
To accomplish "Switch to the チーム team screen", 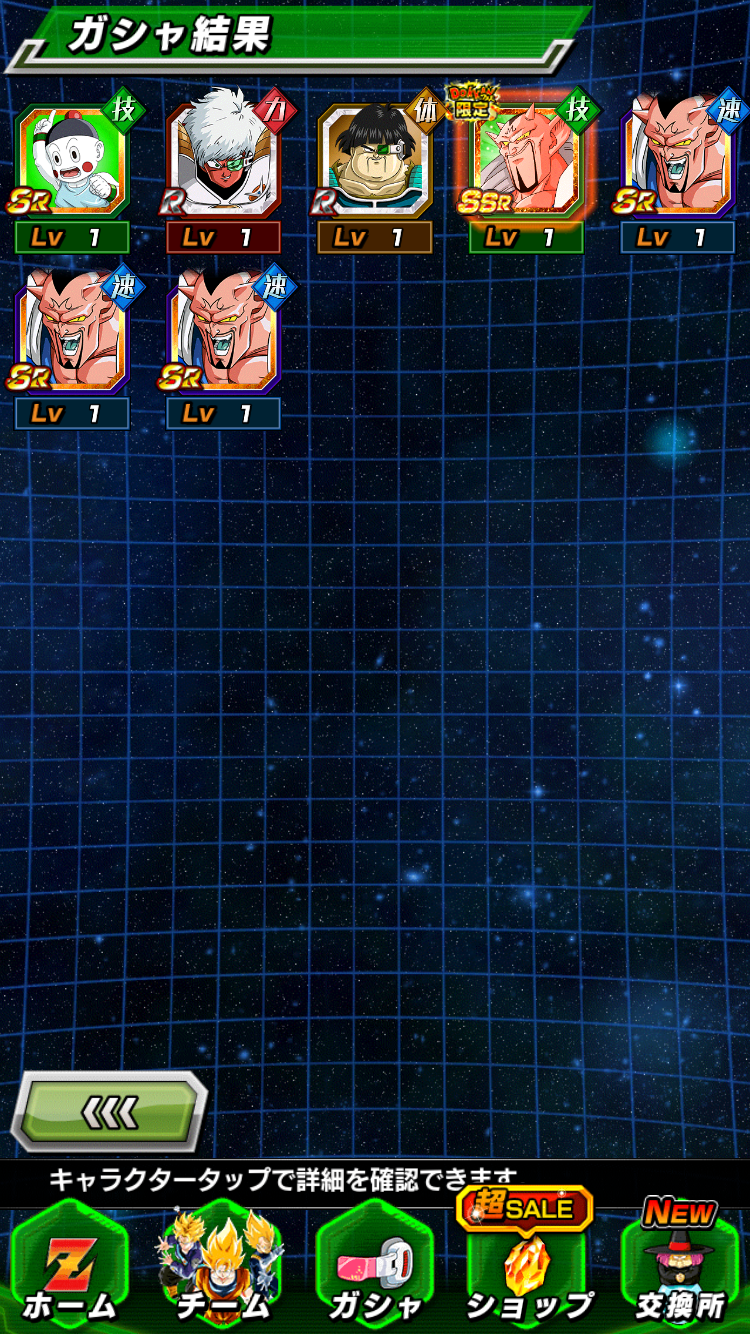I will pyautogui.click(x=223, y=1268).
